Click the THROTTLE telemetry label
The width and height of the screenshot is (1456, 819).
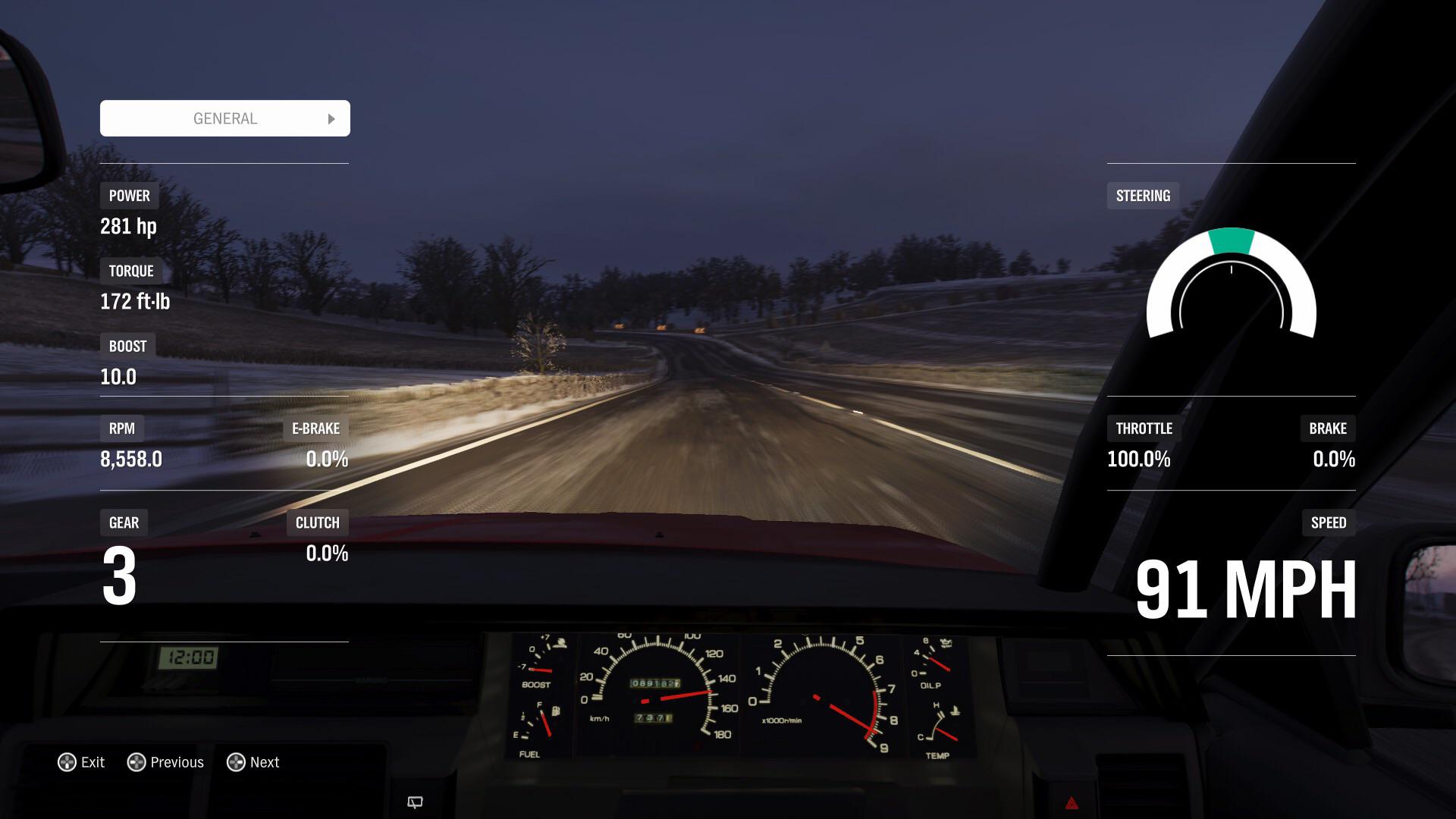(x=1142, y=428)
